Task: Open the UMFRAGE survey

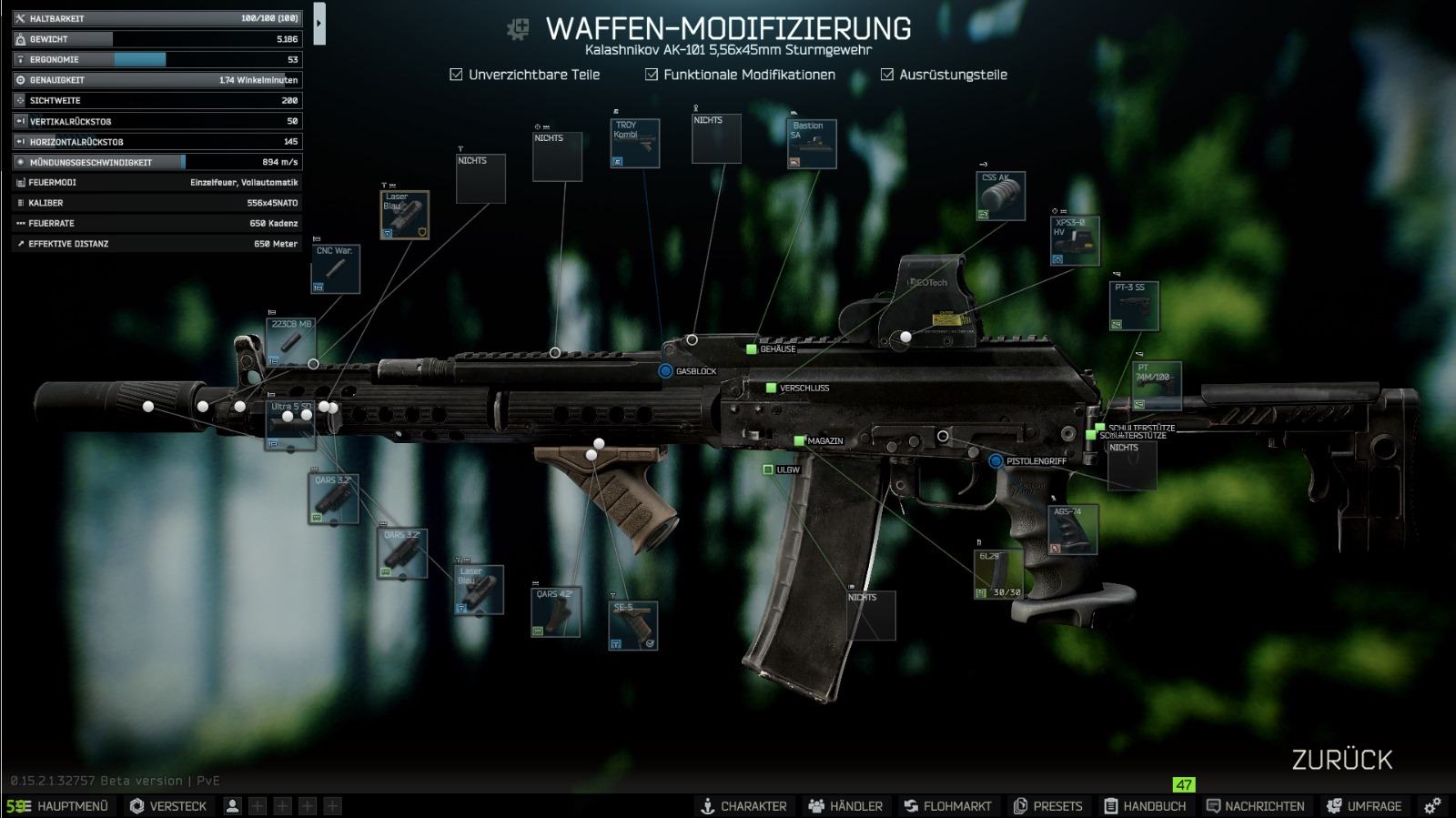Action: 1364,806
